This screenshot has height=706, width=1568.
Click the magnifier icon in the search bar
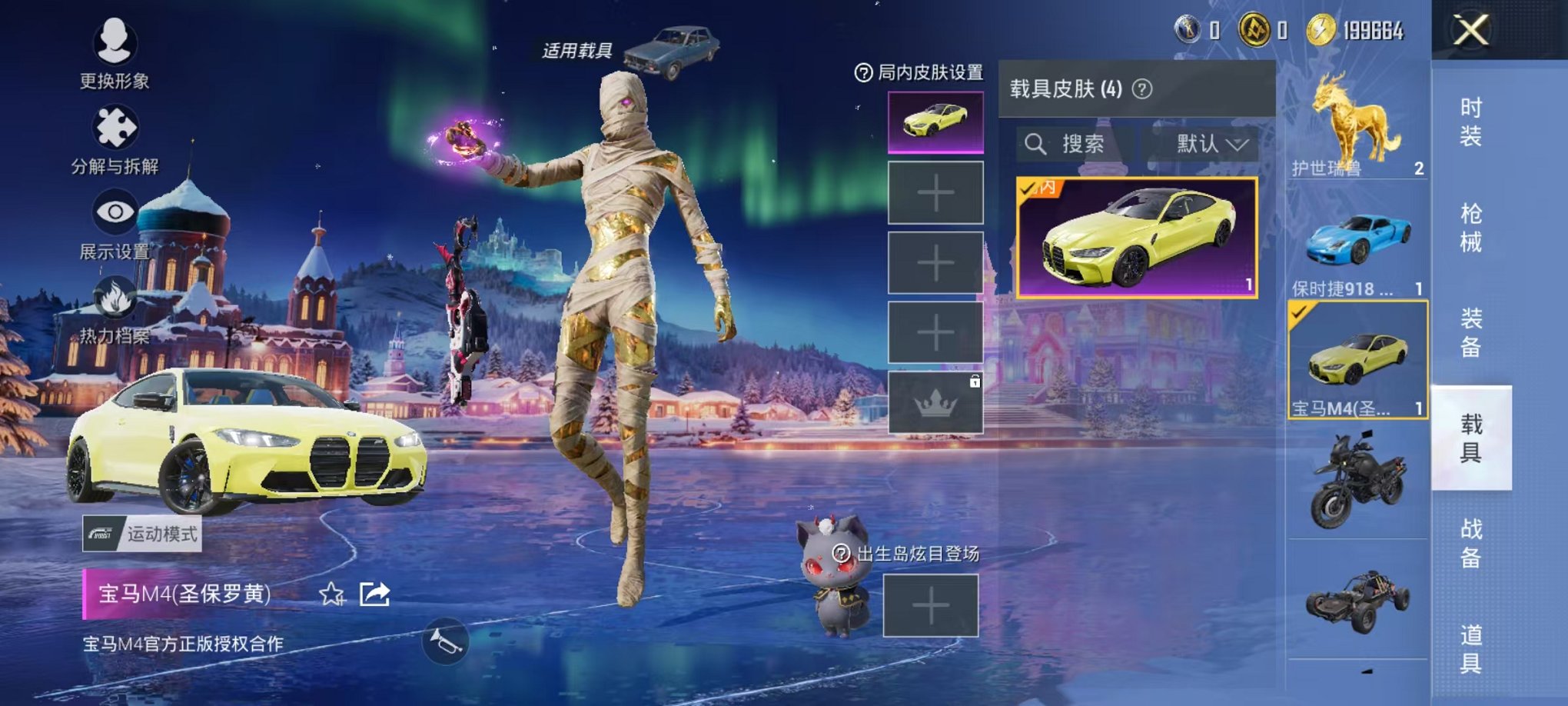(1036, 145)
